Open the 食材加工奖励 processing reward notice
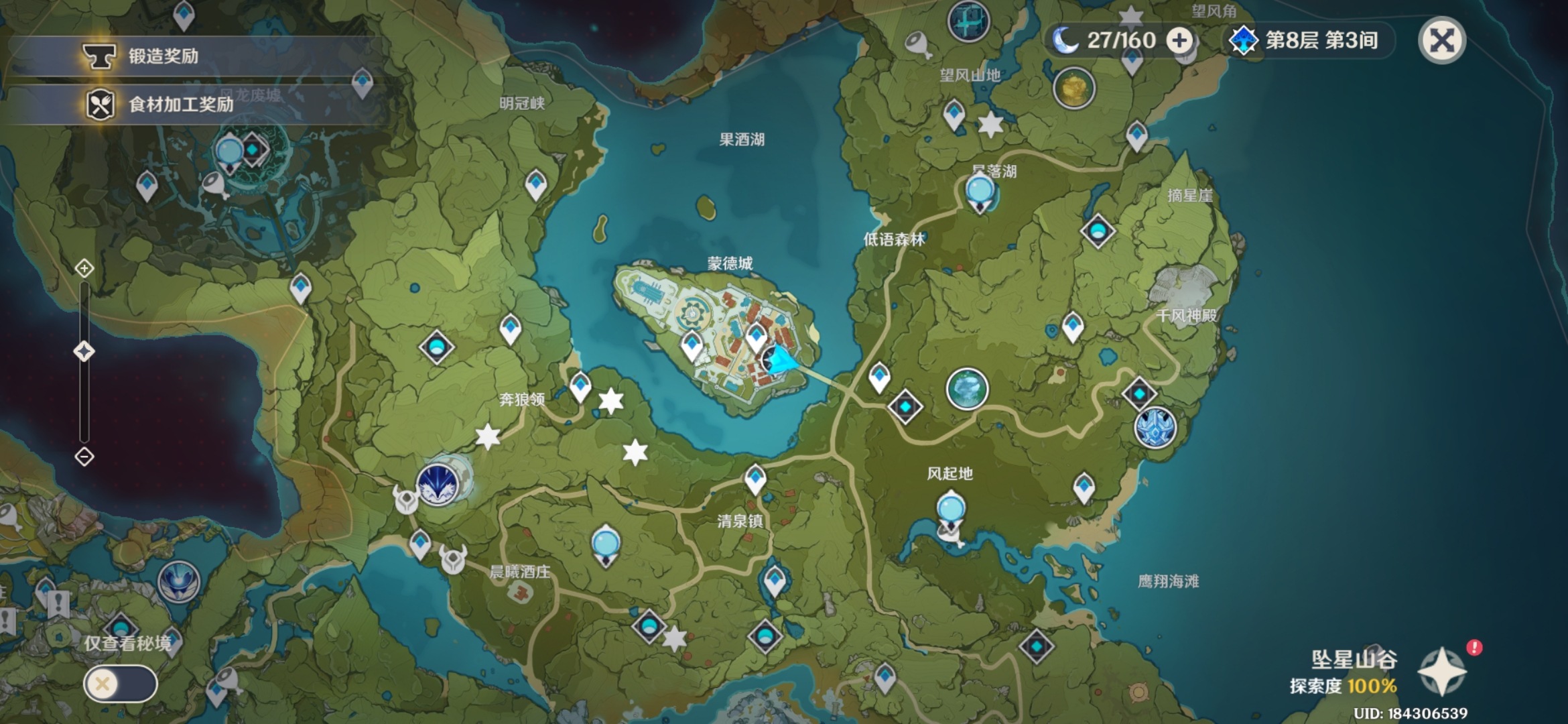Screen dimensions: 1568x724 (180, 105)
